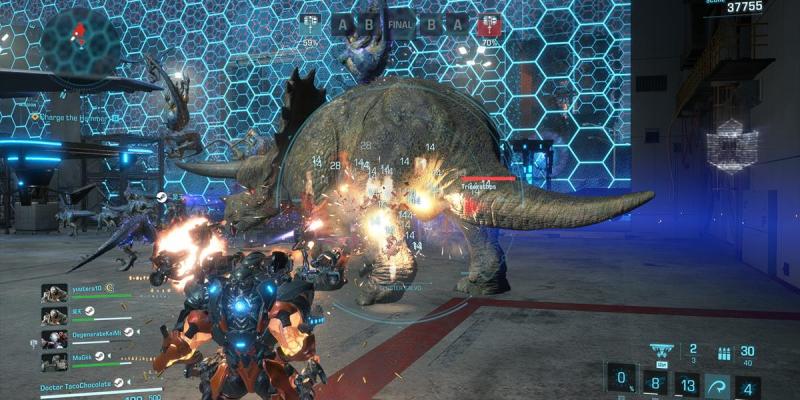
Task: Click the bullets ammo icon
Action: coord(724,353)
